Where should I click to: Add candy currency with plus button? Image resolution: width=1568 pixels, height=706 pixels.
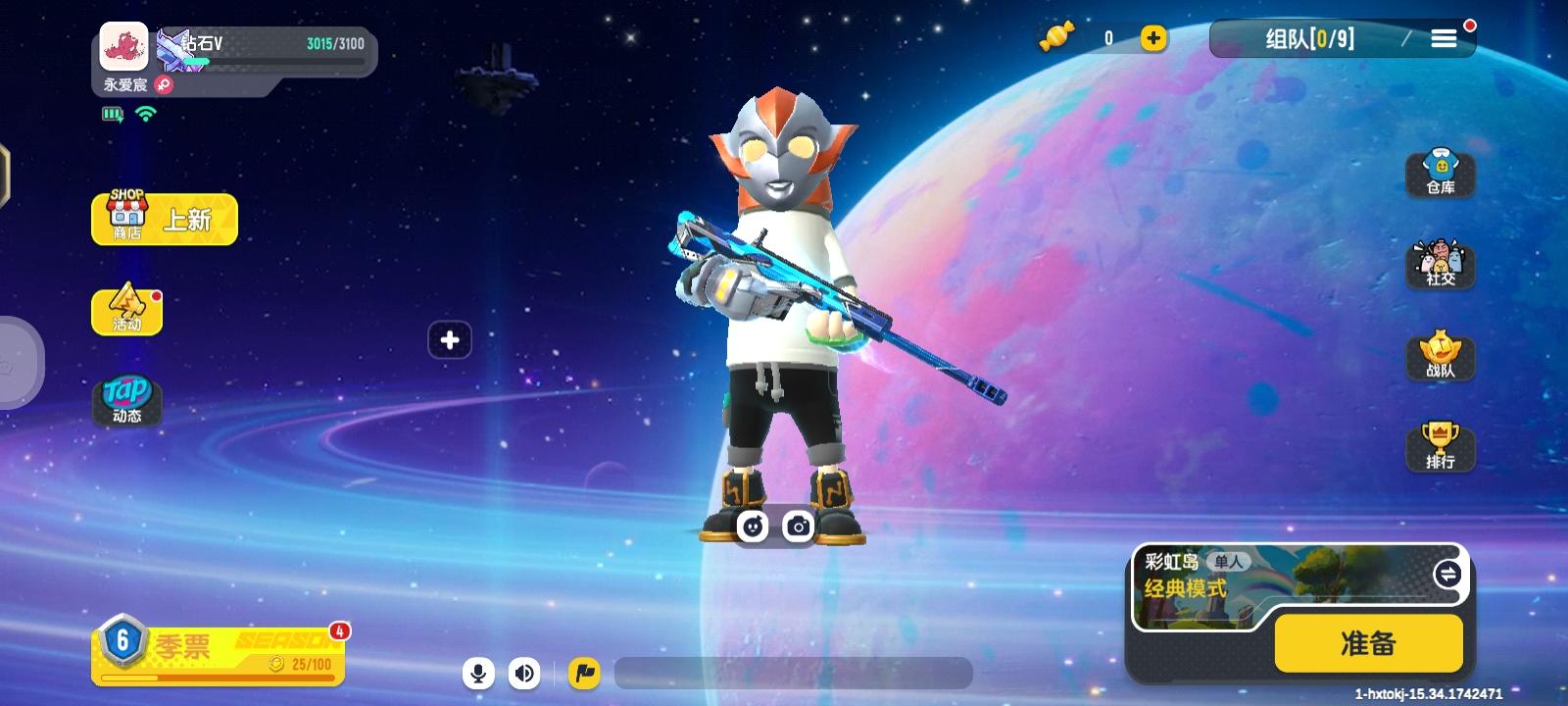(x=1154, y=39)
